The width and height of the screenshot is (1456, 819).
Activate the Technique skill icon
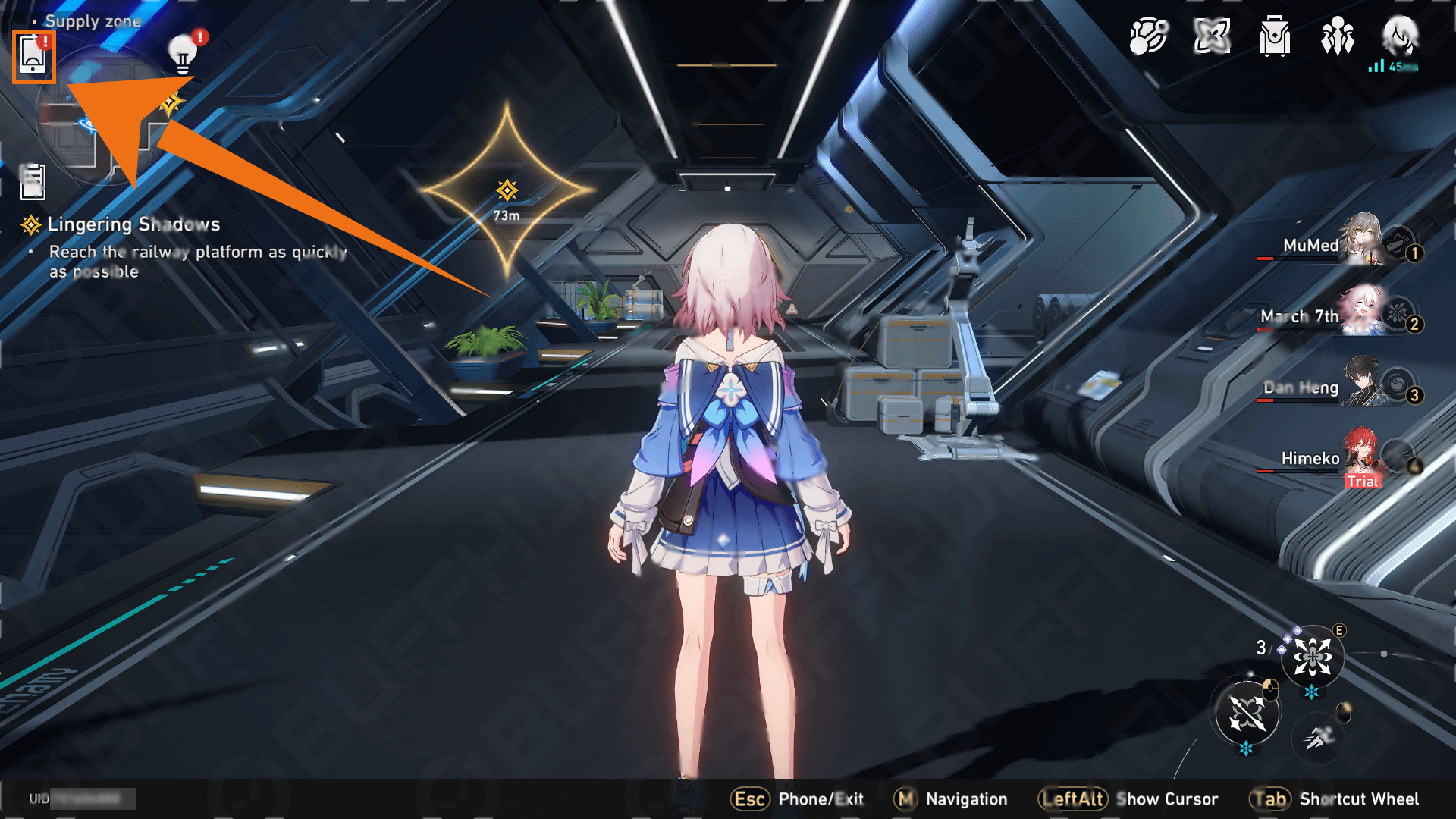[x=1313, y=657]
